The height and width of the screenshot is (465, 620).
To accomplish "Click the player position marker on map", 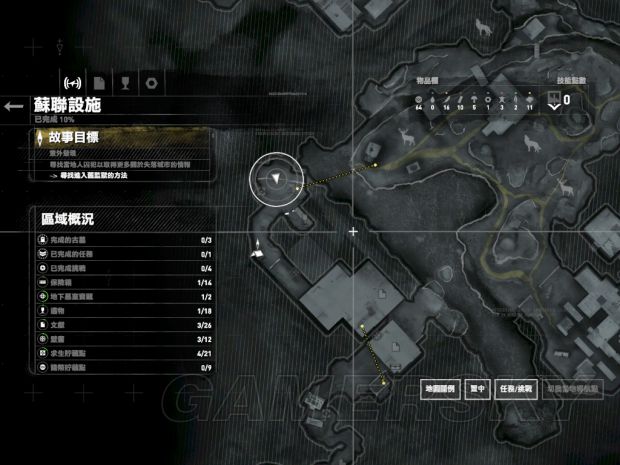I will [275, 179].
